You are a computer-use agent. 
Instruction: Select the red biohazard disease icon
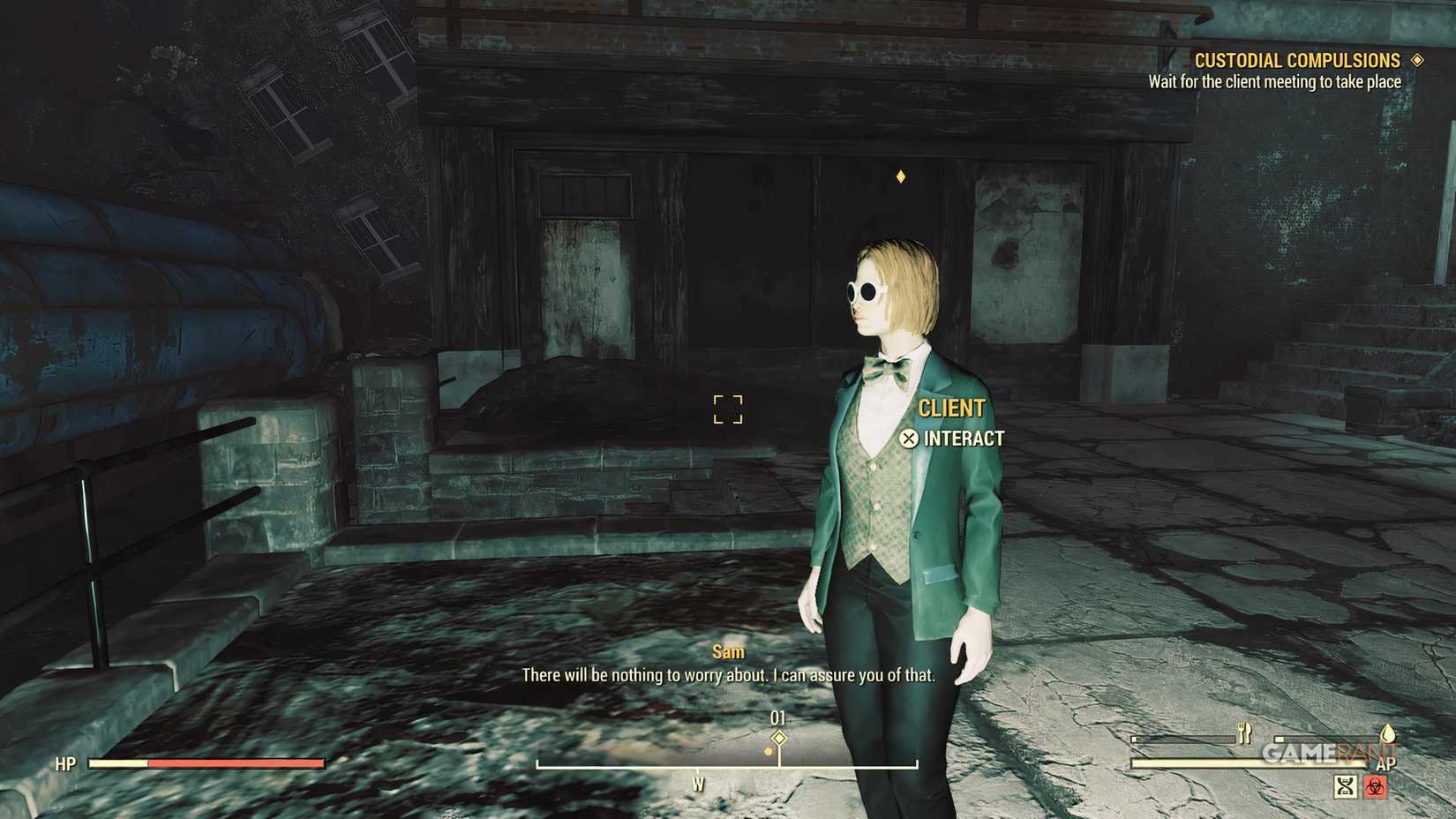[1375, 787]
